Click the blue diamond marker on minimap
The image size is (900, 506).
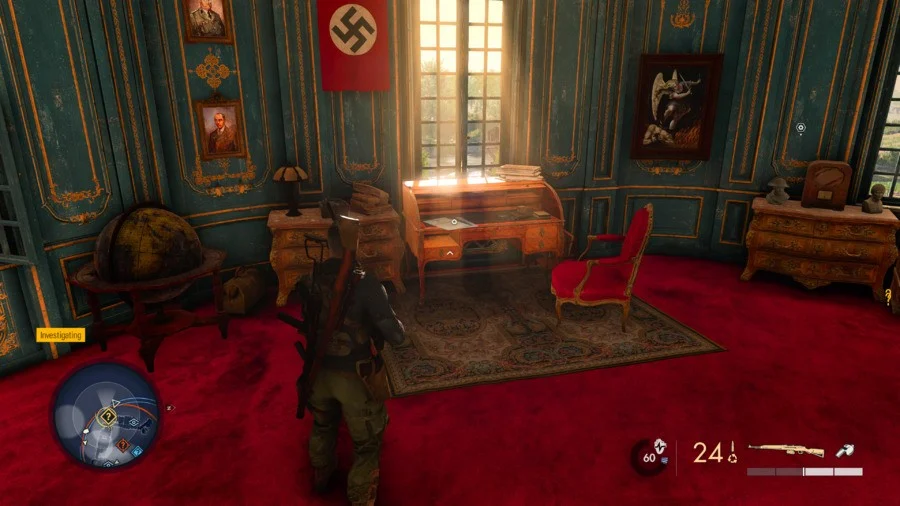pos(137,452)
